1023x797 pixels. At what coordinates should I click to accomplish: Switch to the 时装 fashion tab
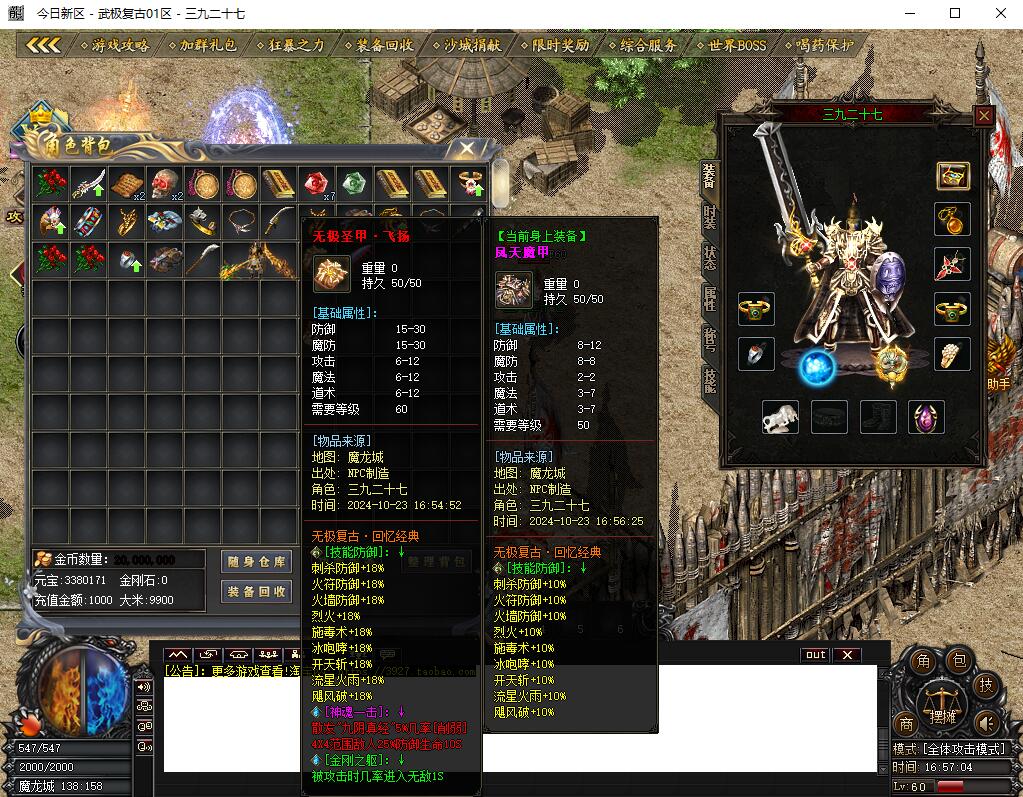709,215
